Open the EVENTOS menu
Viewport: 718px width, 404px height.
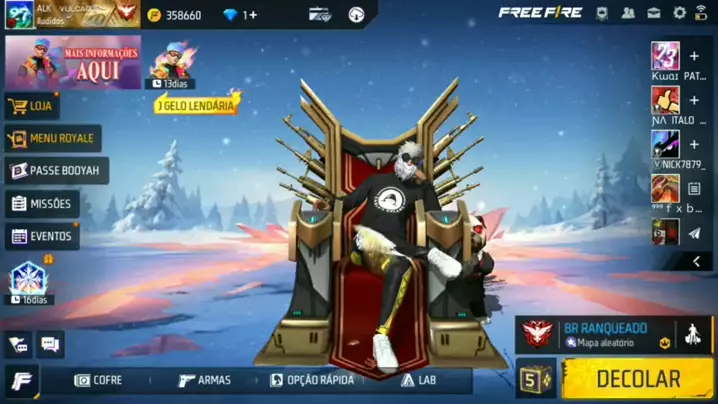tap(42, 237)
